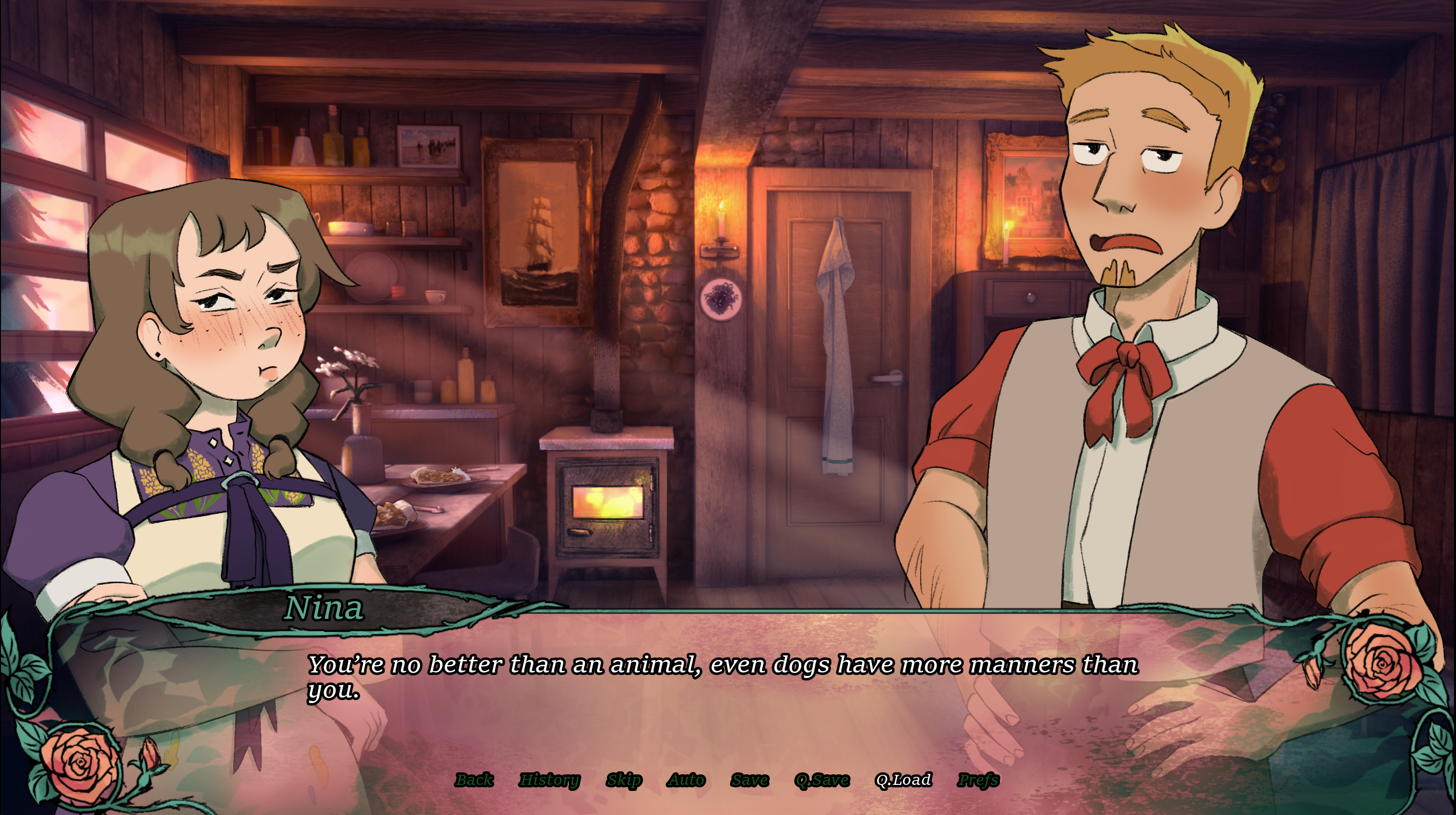
Task: Open the Save game screen
Action: coord(750,780)
